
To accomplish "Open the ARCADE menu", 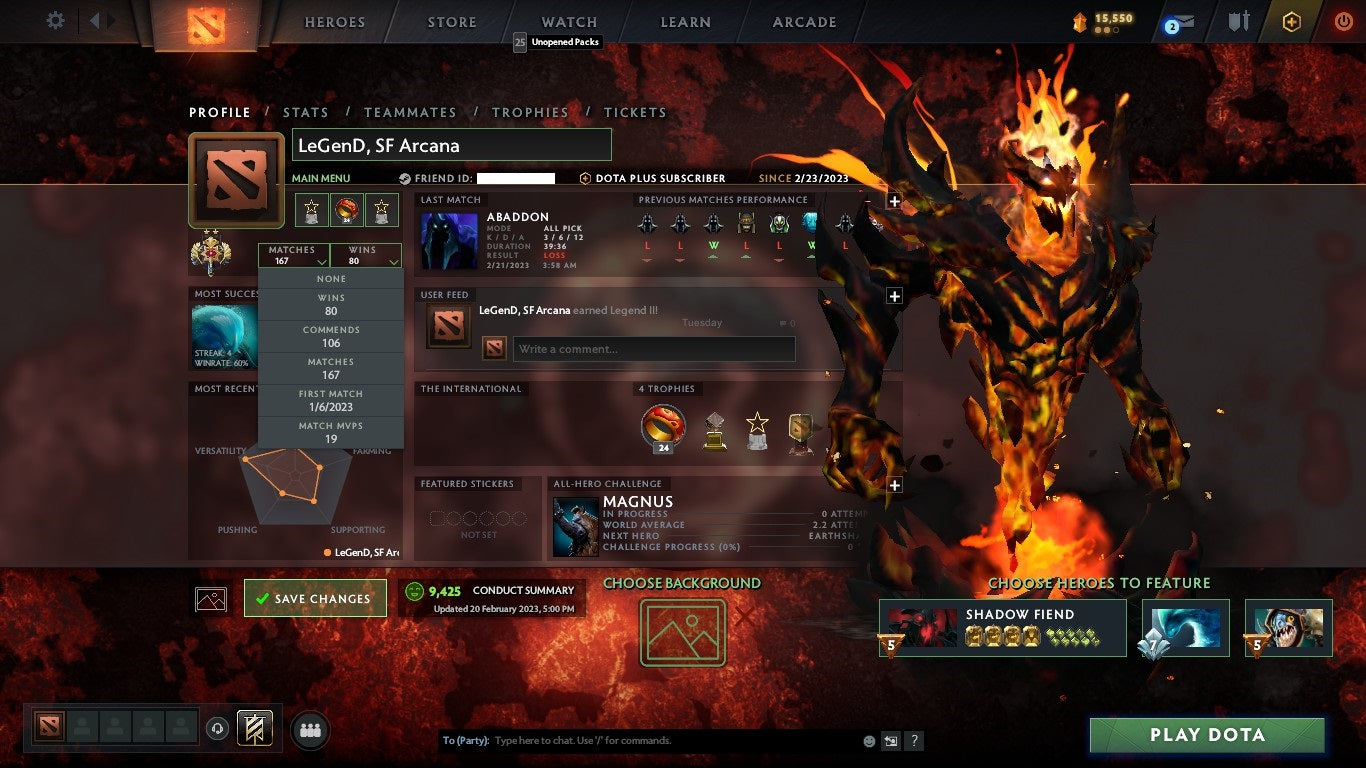I will 803,21.
